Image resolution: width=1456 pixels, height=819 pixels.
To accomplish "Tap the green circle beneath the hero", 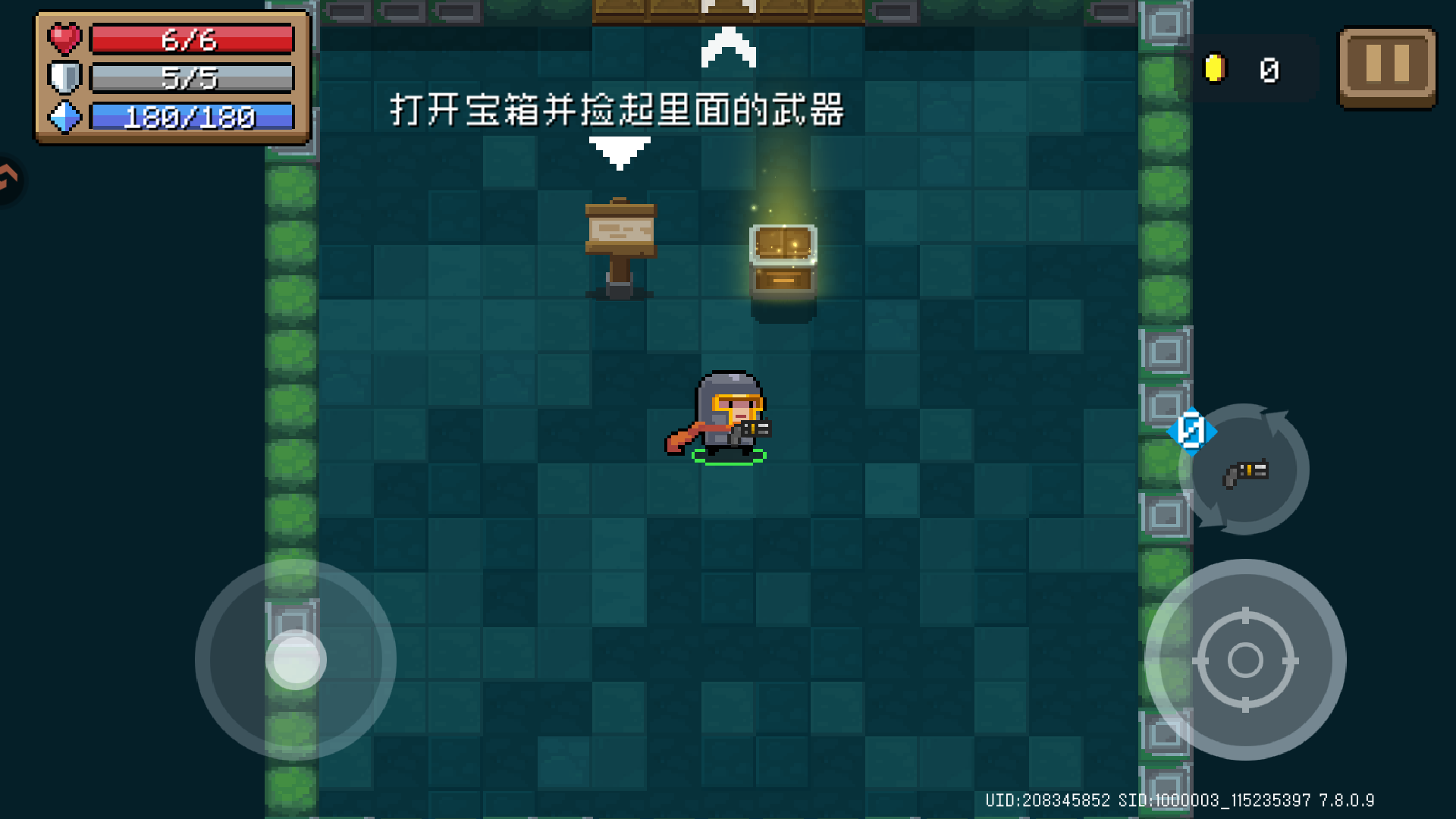I will tap(726, 457).
